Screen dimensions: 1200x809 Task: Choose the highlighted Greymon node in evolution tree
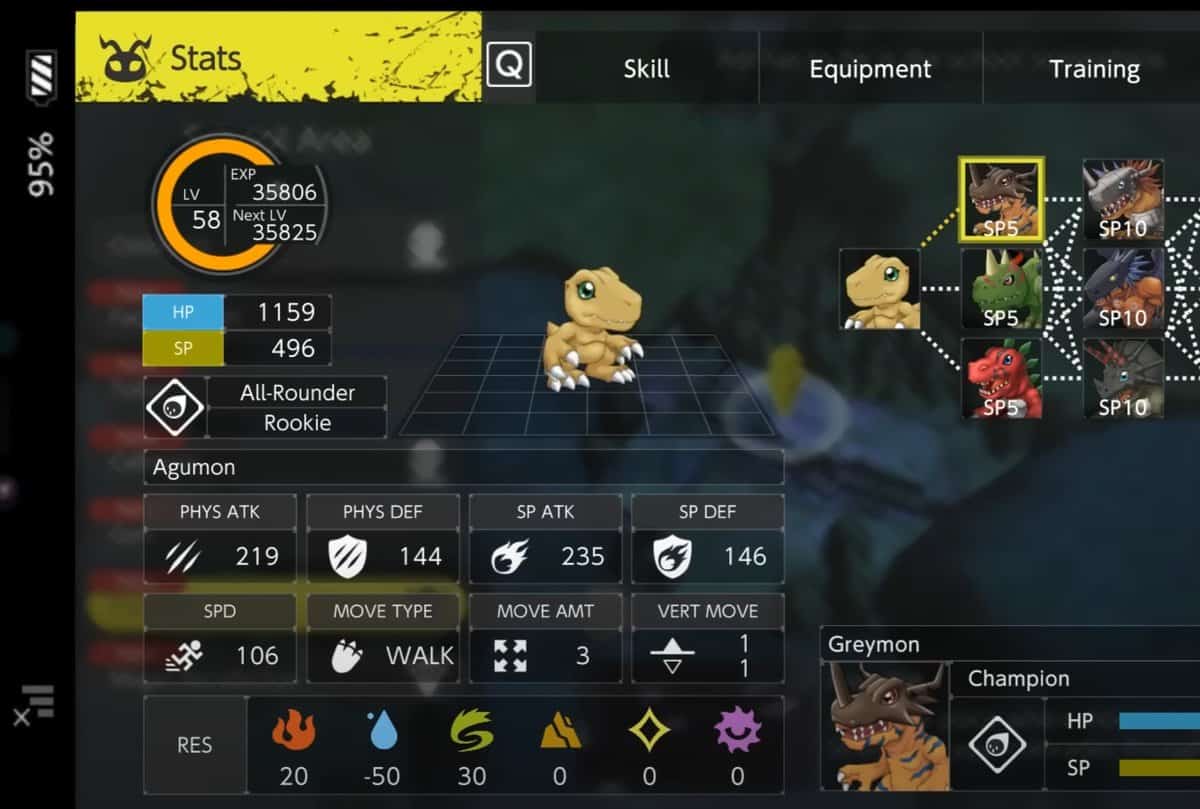coord(1001,200)
